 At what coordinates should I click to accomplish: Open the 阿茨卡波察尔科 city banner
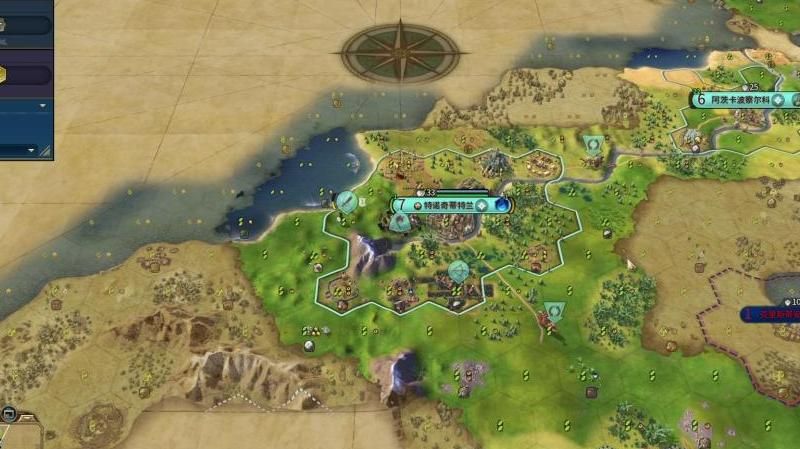click(735, 100)
